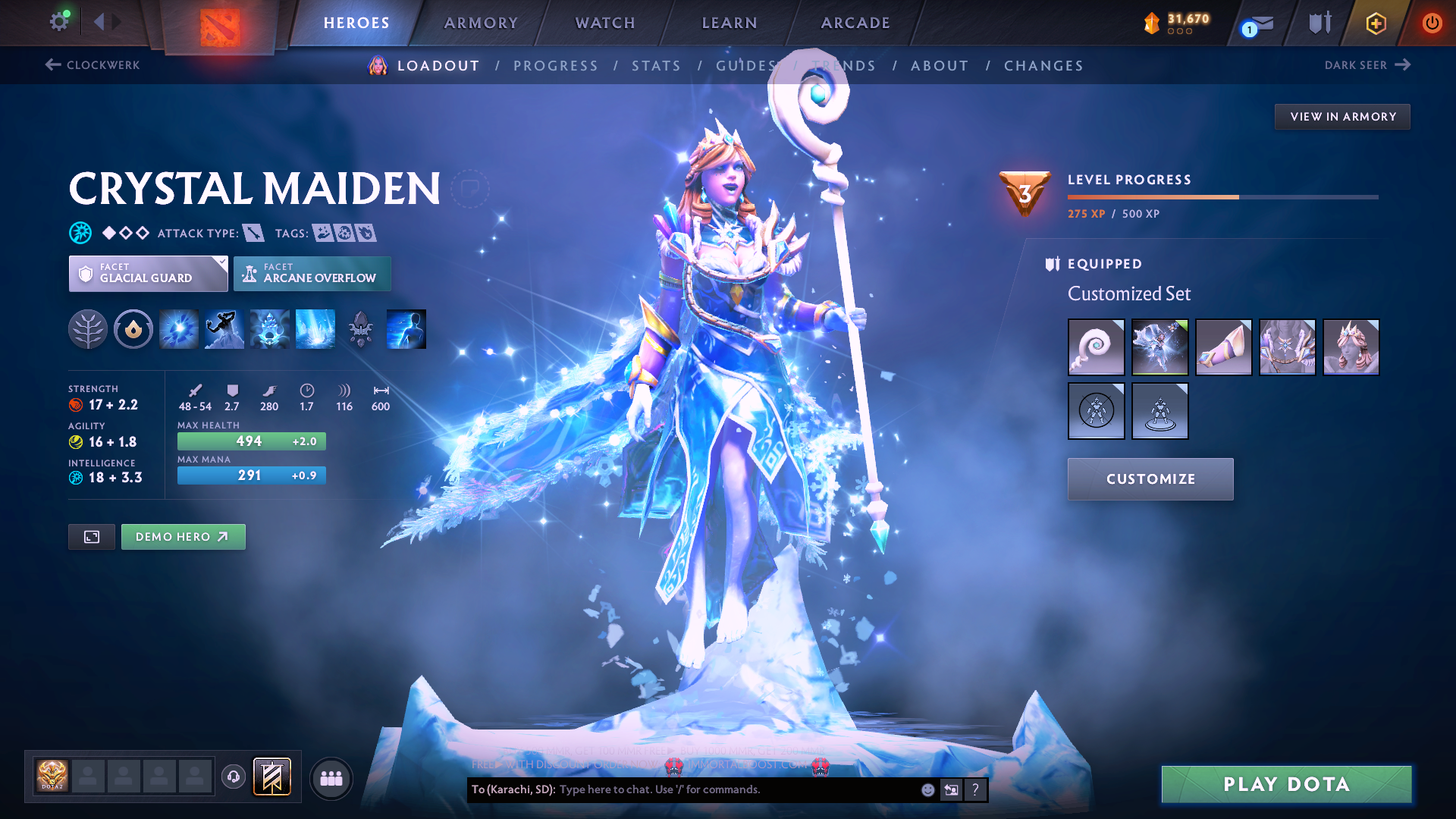Screen dimensions: 1456x819
Task: Click the View in Armory button
Action: click(x=1342, y=117)
